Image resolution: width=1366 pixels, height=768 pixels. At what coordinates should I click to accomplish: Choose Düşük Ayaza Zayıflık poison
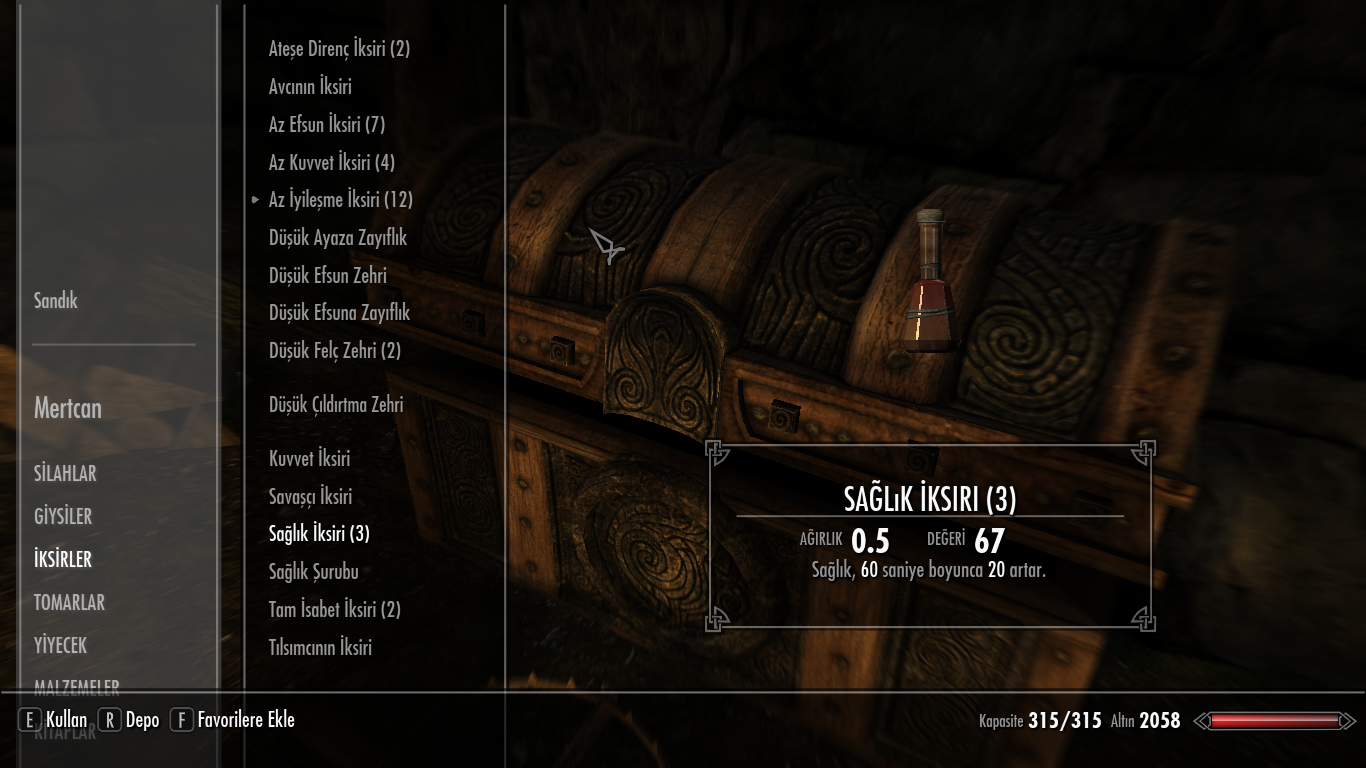click(337, 238)
